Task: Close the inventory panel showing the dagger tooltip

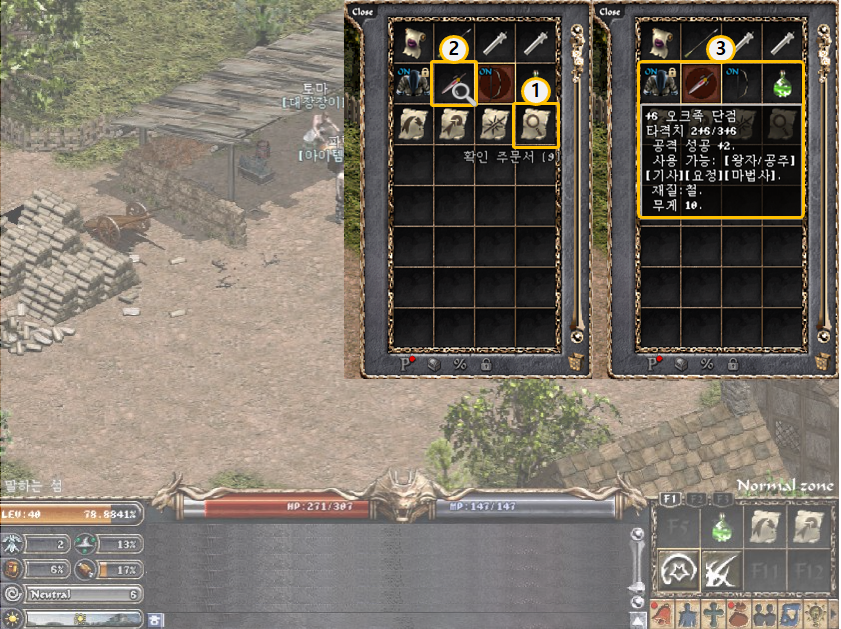Action: point(609,12)
